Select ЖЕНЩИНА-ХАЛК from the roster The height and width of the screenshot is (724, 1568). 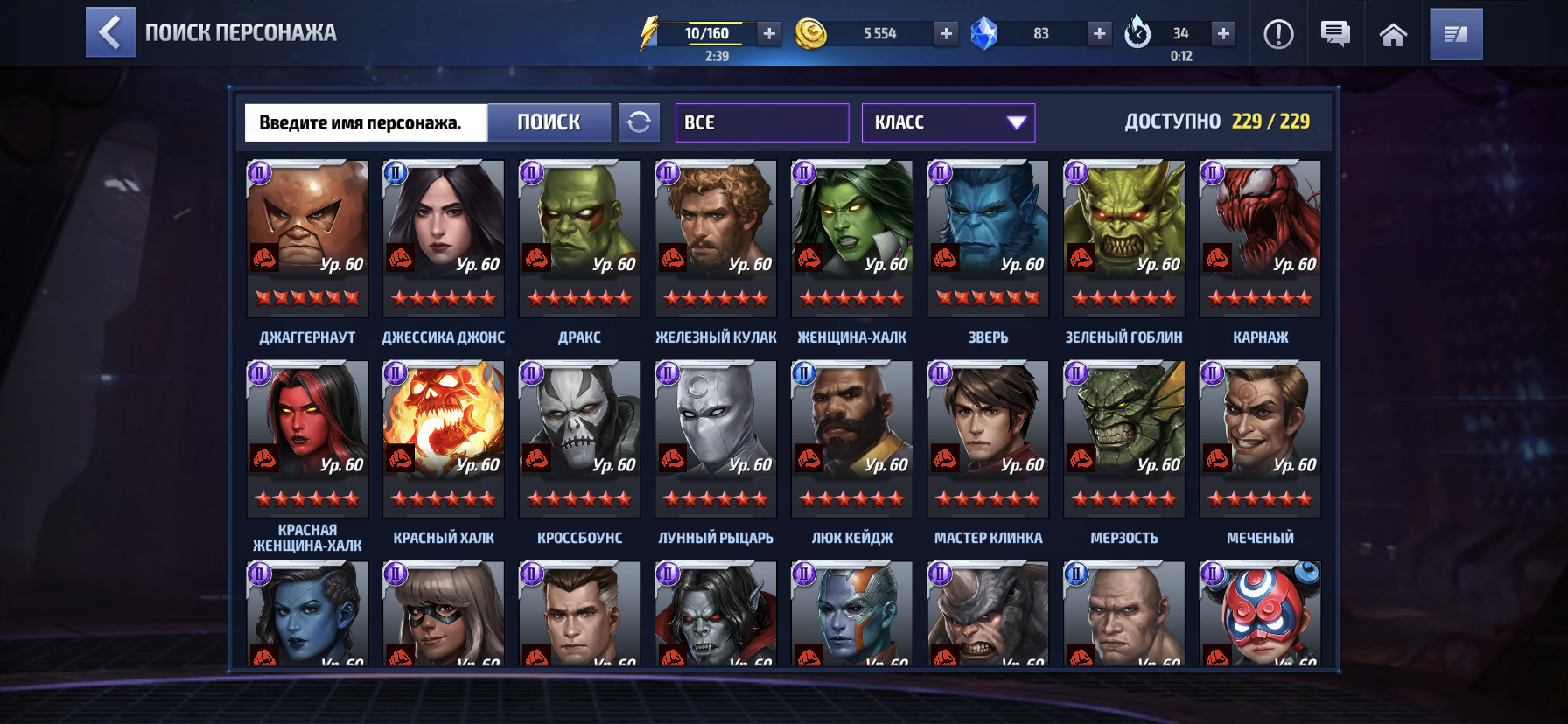(851, 236)
